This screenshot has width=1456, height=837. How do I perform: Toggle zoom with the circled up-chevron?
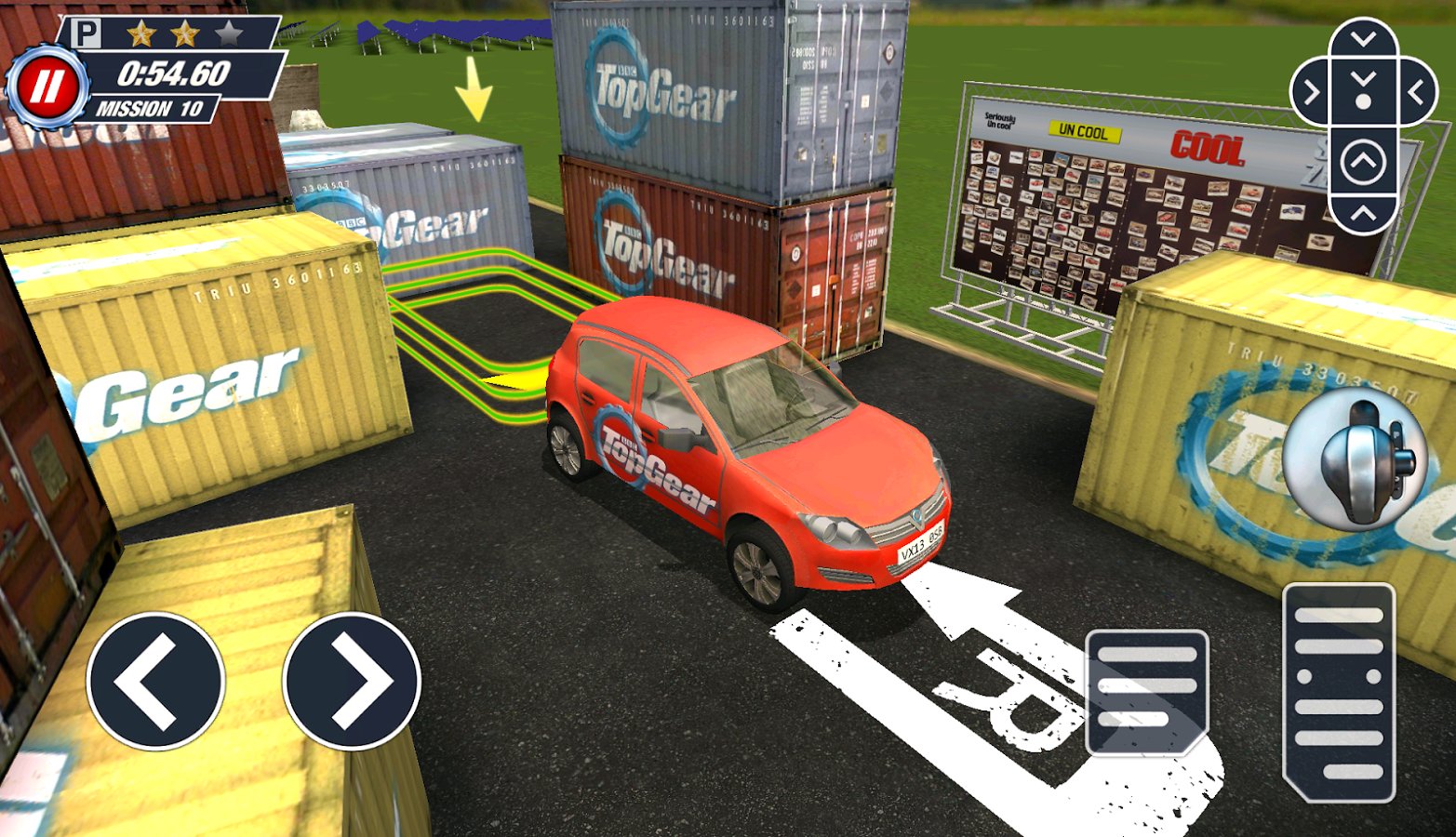[1363, 159]
